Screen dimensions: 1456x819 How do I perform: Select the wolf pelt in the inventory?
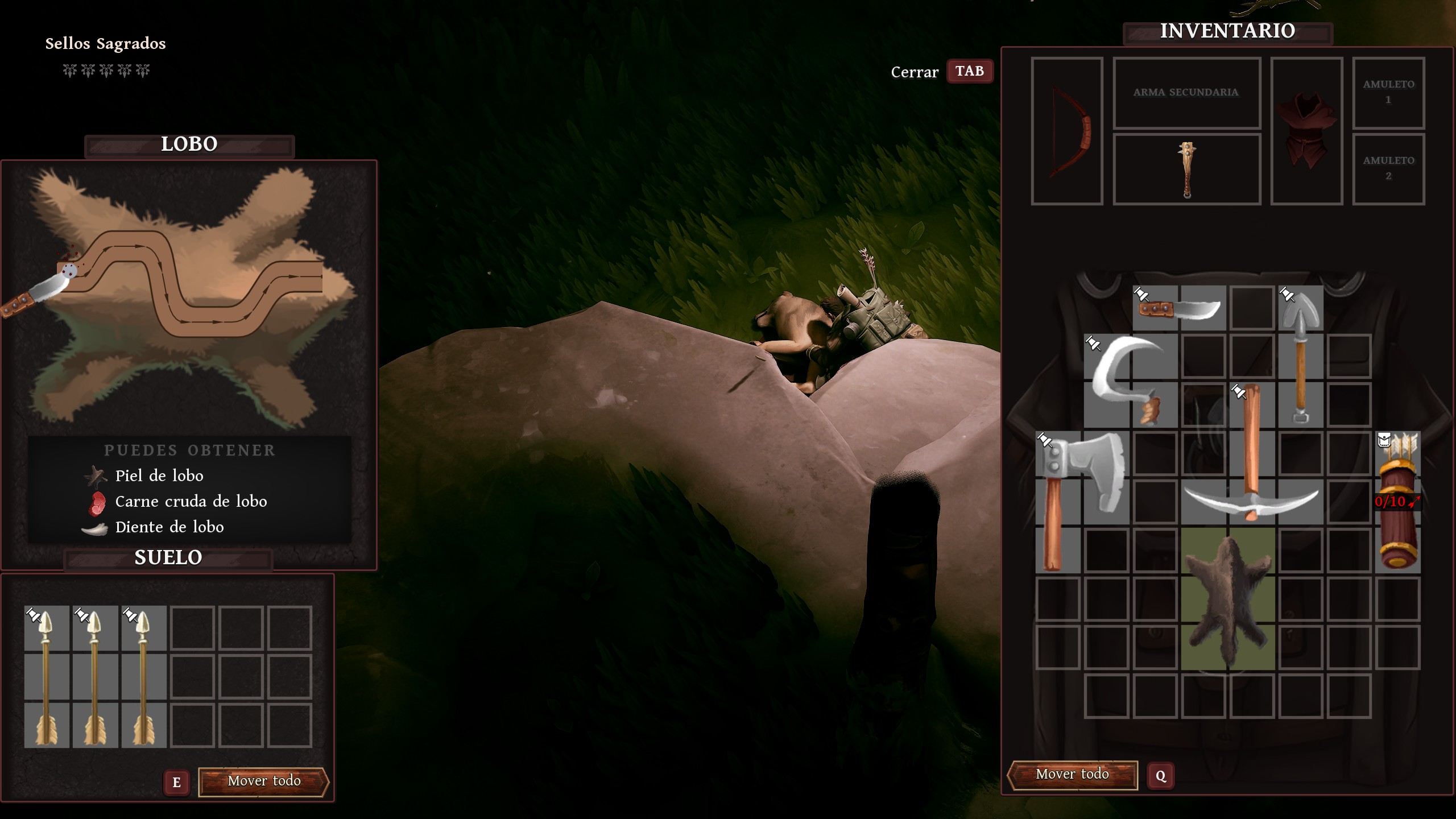coord(1227,598)
